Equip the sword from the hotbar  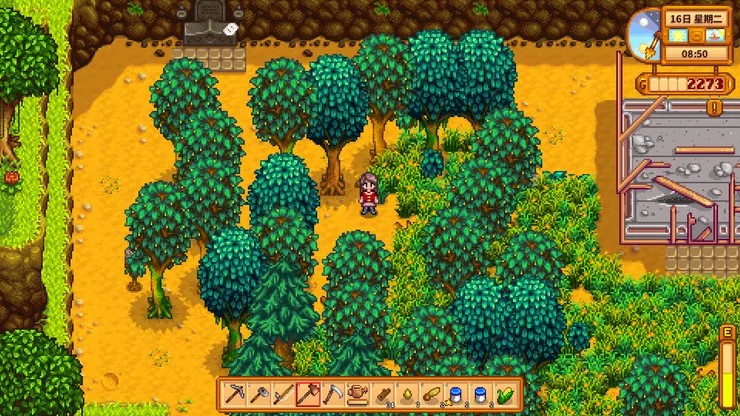pyautogui.click(x=283, y=395)
